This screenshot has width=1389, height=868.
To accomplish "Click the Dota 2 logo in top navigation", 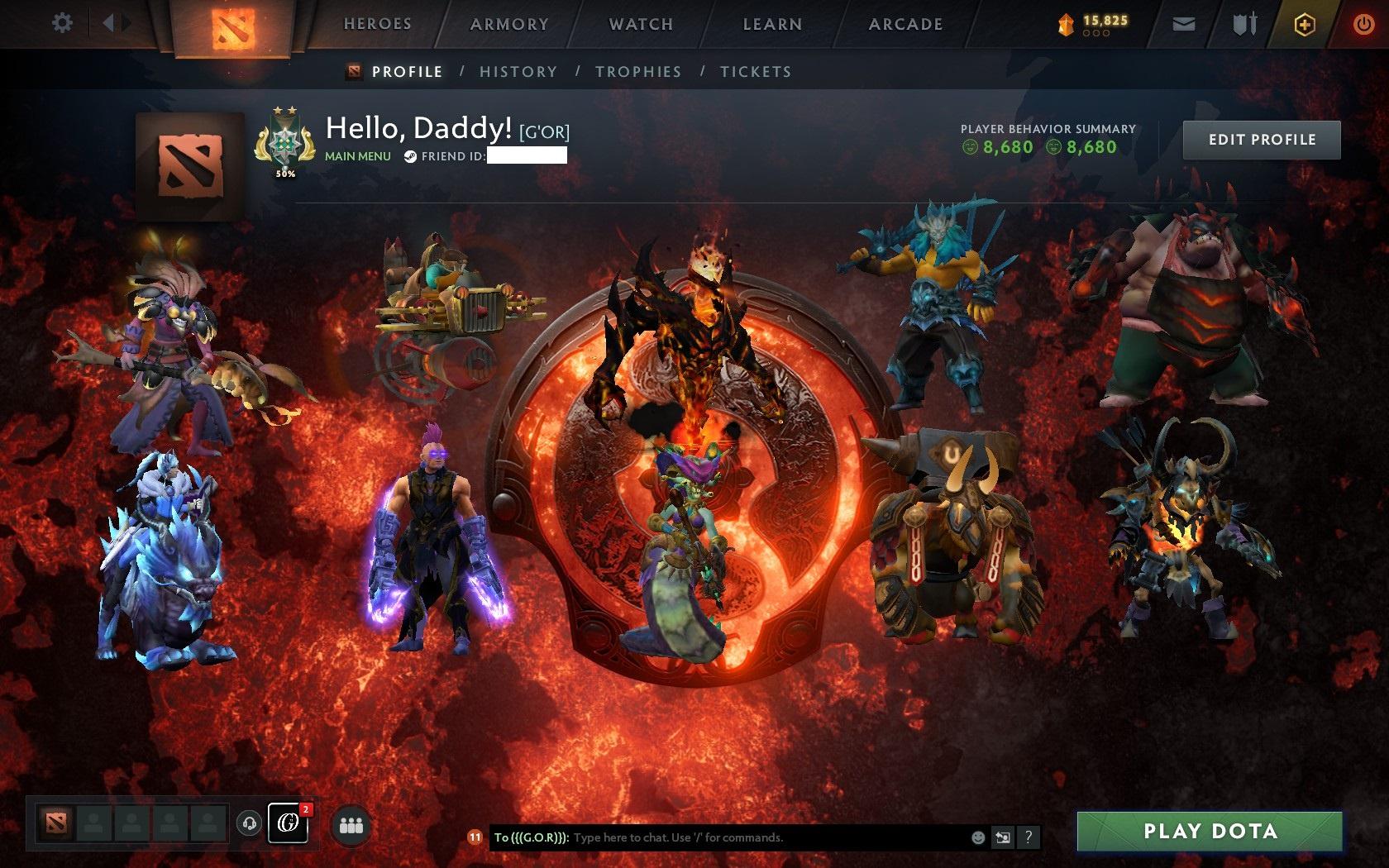I will 233,24.
